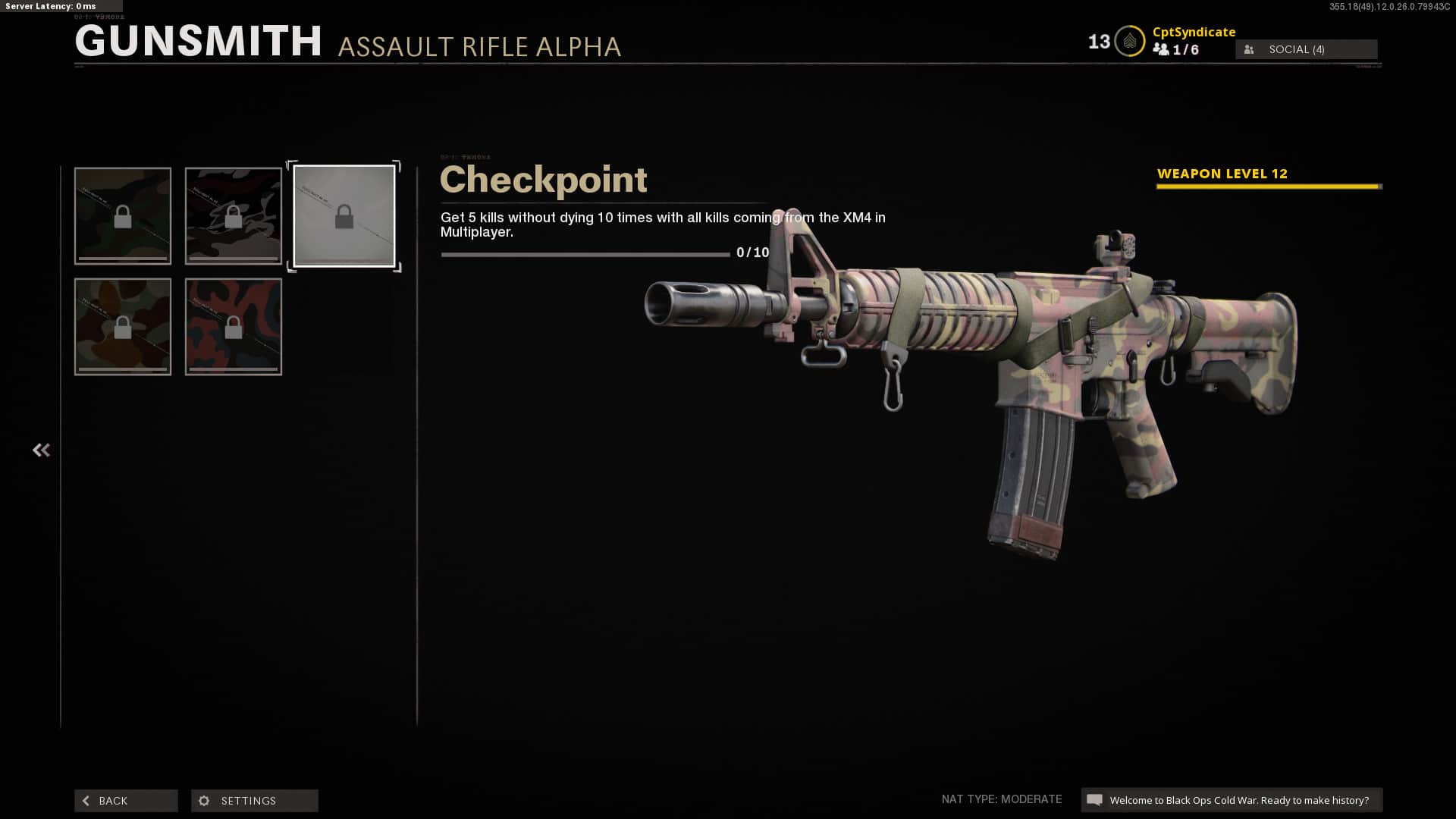
Task: Pick the locked brown and orange camo tile
Action: [123, 327]
